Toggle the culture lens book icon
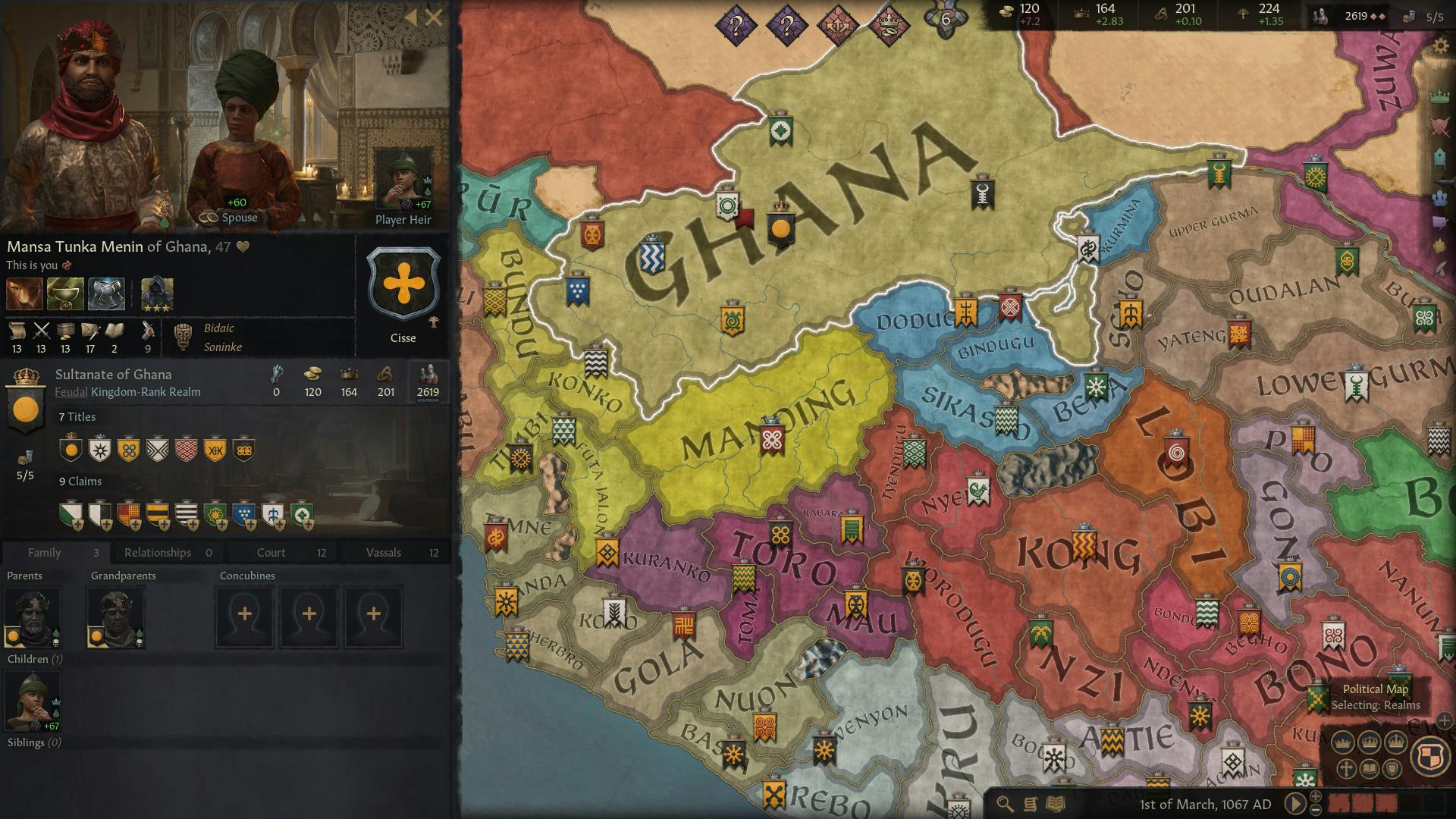This screenshot has height=819, width=1456. 1370,769
